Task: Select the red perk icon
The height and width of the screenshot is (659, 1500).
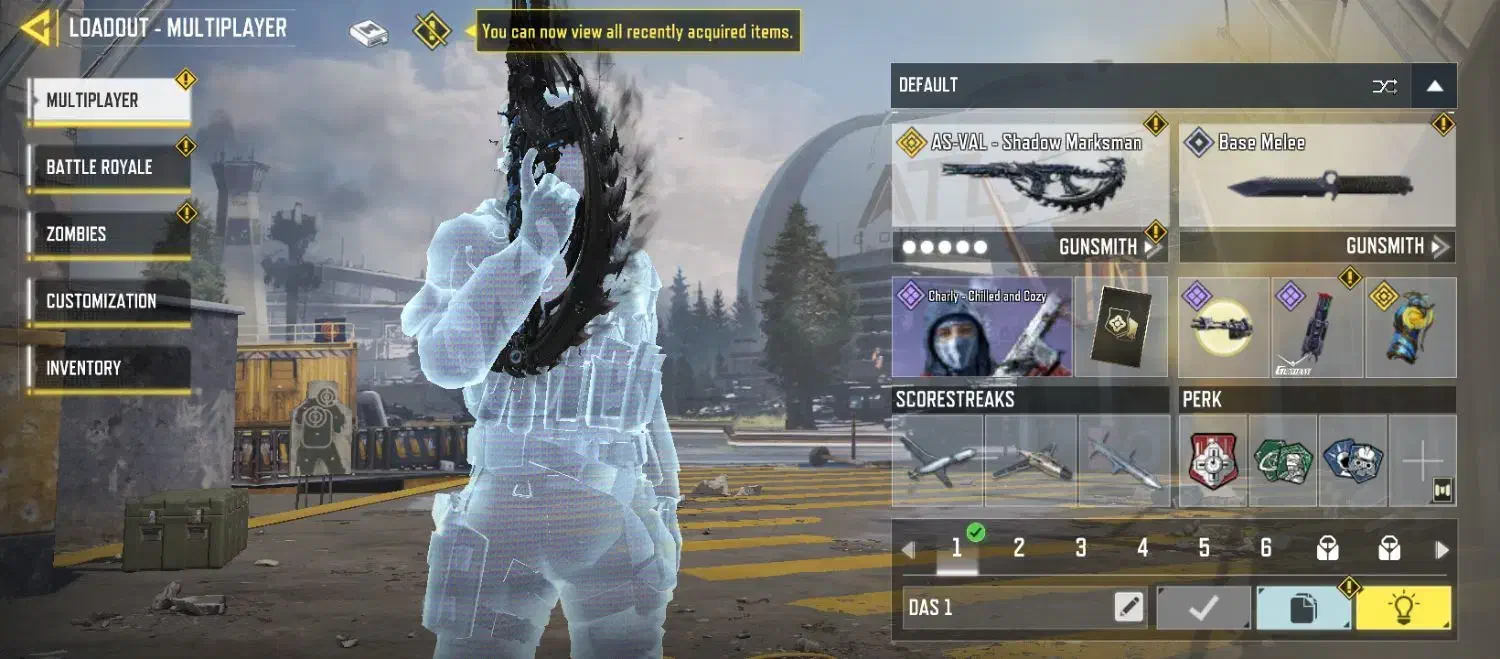Action: pyautogui.click(x=1213, y=461)
